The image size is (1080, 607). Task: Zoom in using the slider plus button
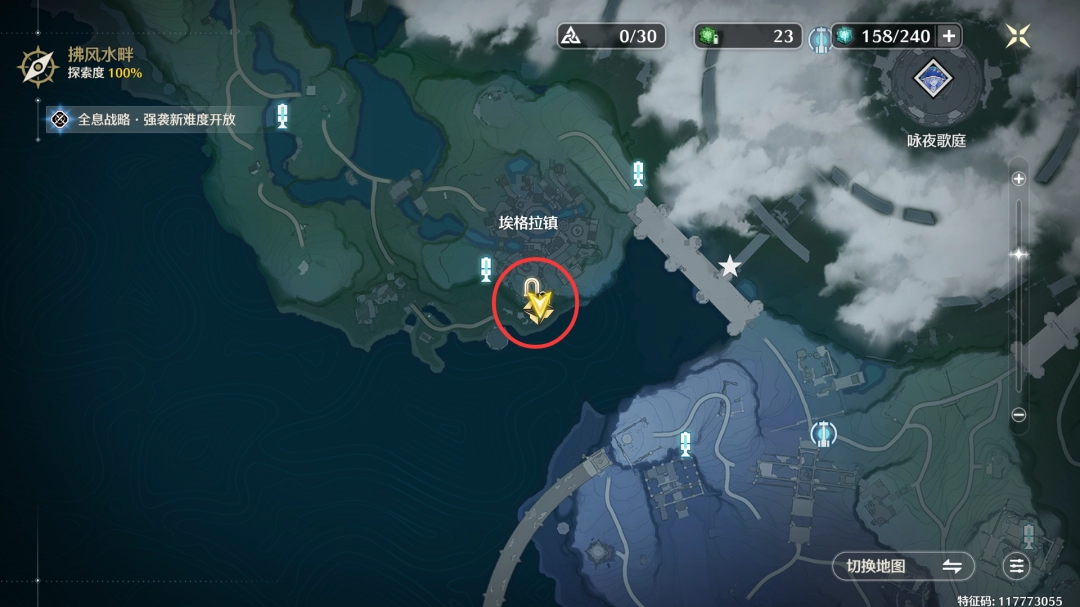(1018, 179)
